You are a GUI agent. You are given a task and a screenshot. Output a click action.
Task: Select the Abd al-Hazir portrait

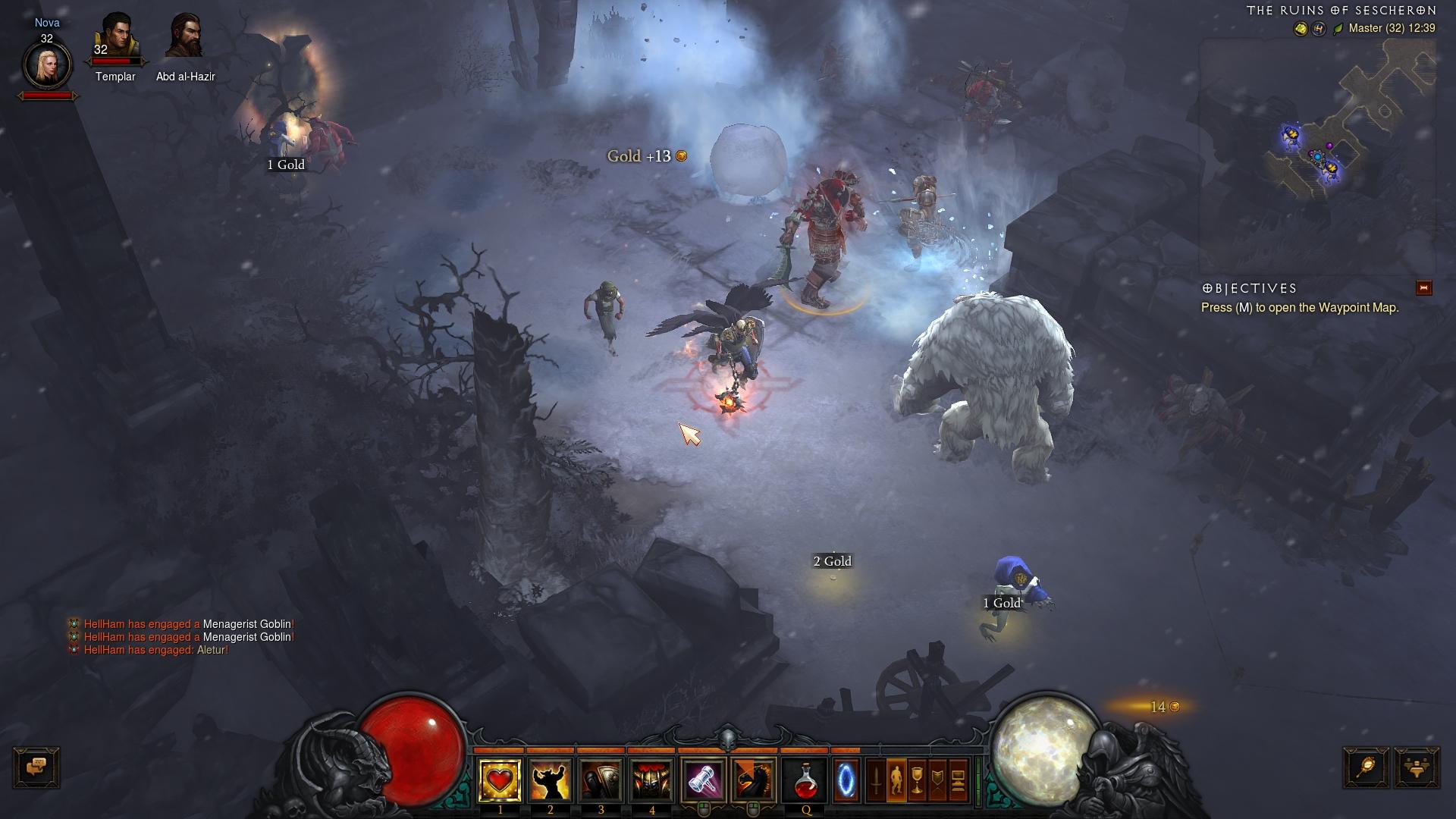[x=185, y=36]
